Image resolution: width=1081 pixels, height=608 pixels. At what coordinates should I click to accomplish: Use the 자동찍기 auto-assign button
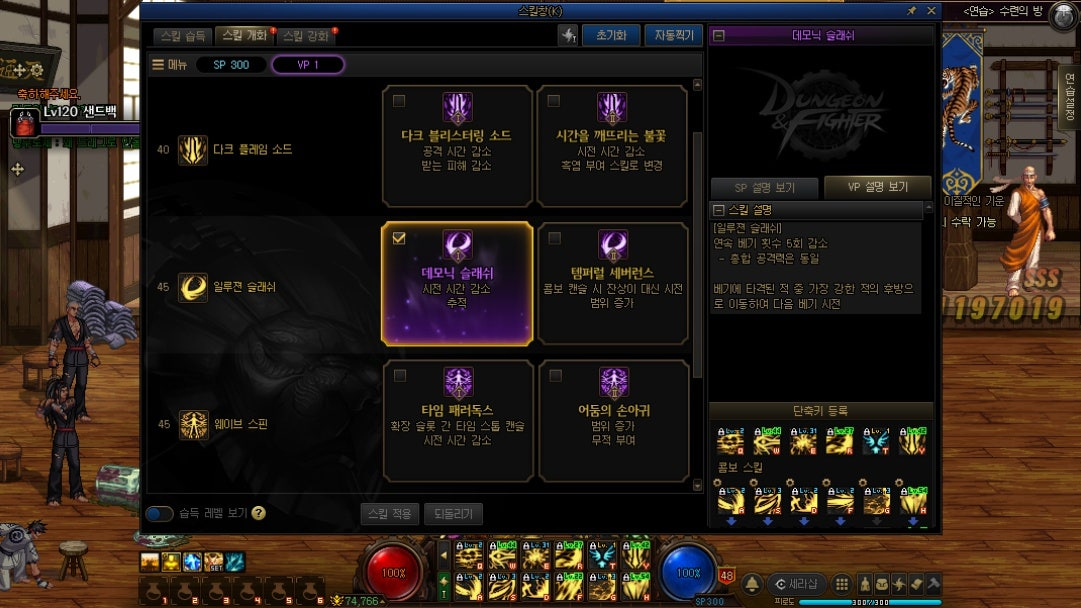click(x=672, y=35)
